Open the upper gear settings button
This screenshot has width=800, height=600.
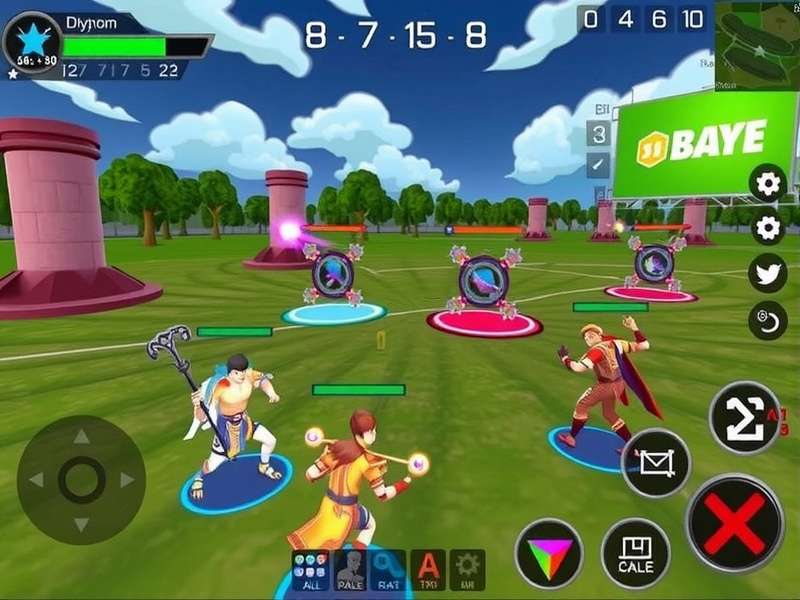pos(768,183)
